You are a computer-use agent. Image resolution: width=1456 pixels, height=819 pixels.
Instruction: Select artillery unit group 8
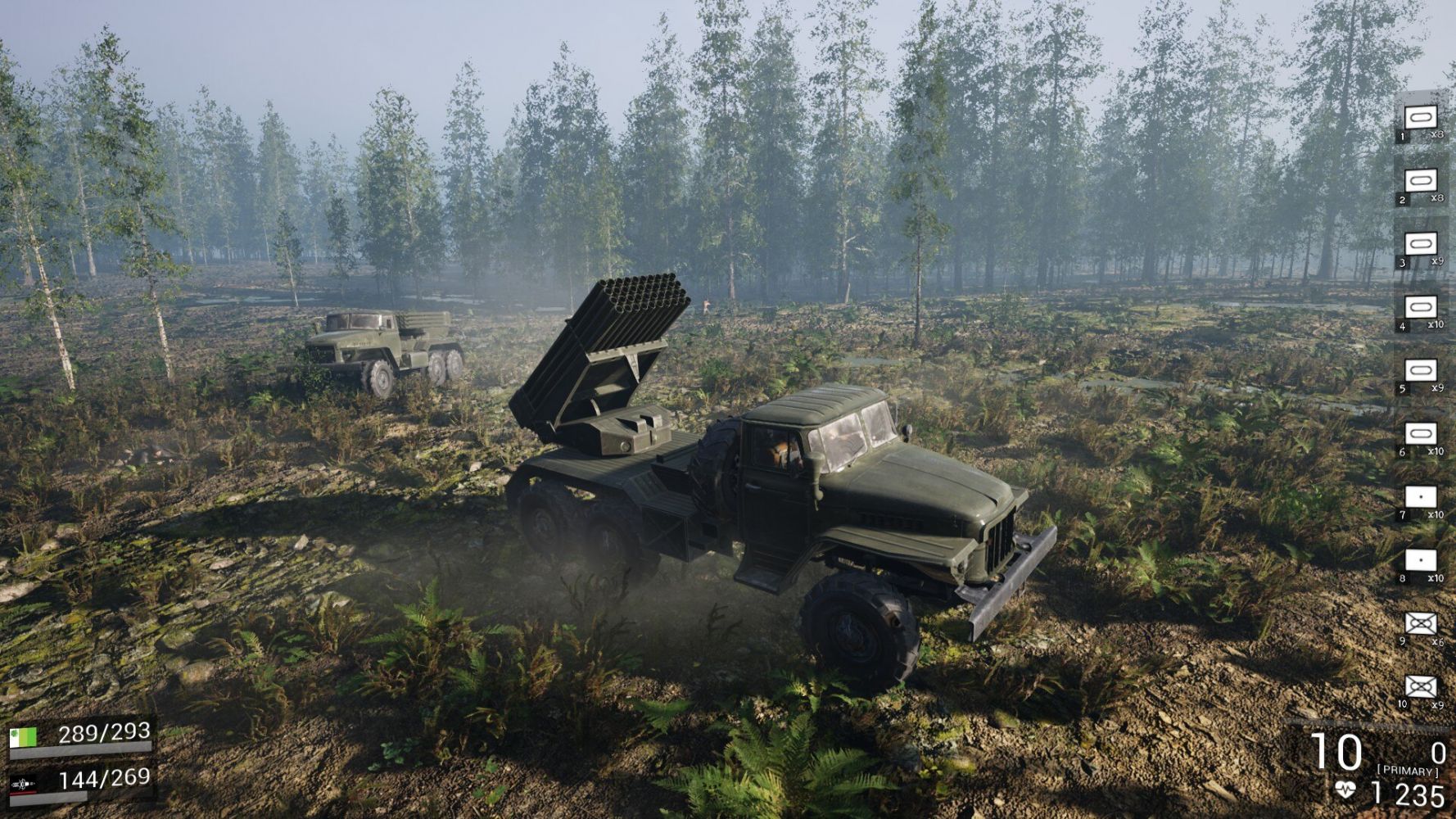[1421, 560]
